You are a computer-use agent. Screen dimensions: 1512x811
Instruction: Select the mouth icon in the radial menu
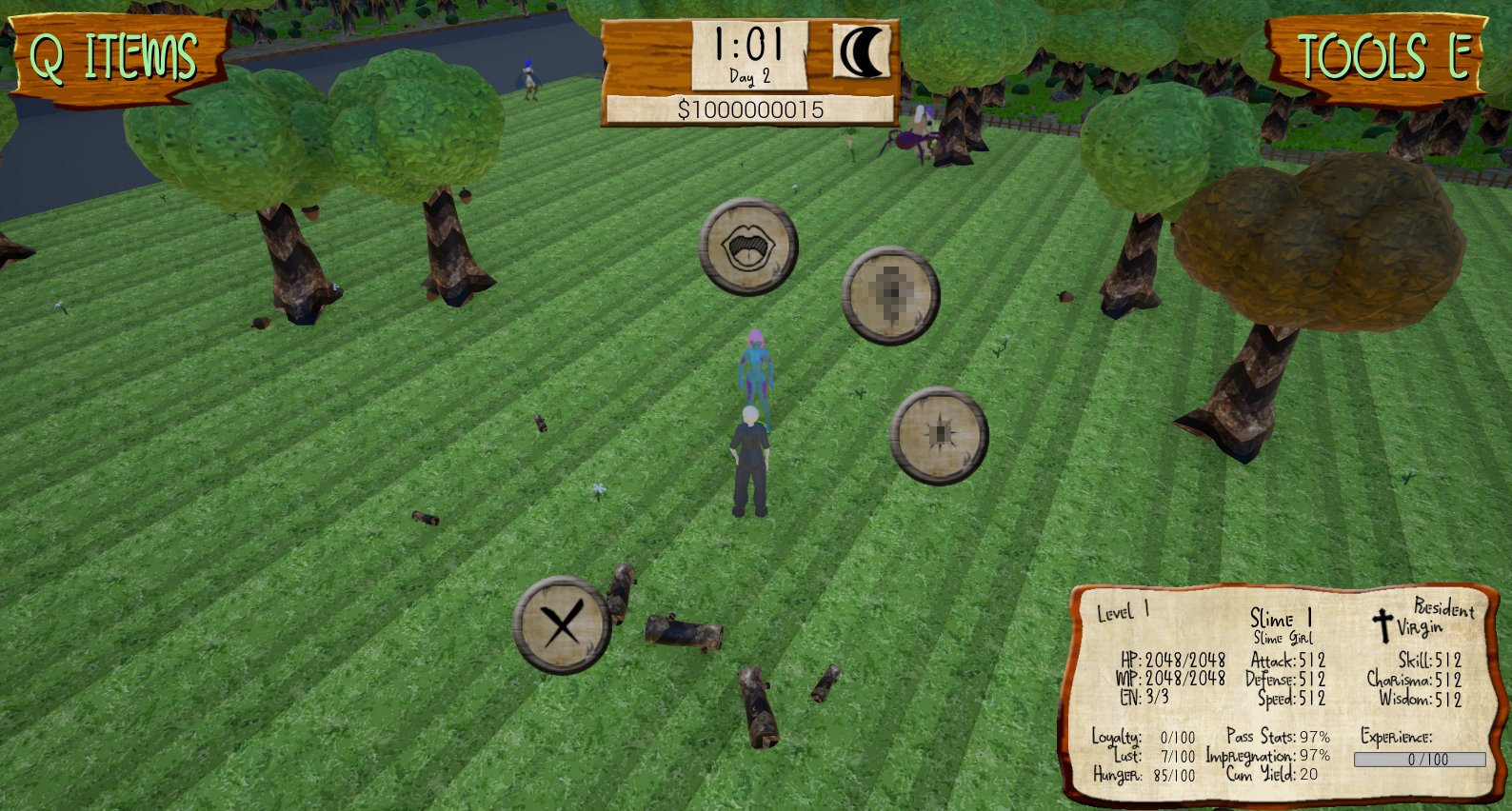click(747, 247)
